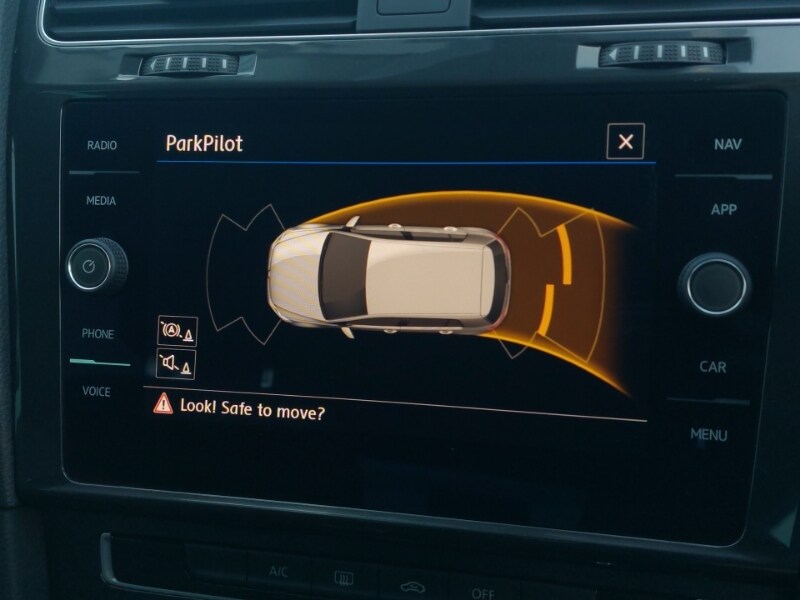Open NAV navigation
The height and width of the screenshot is (600, 800).
(x=727, y=145)
